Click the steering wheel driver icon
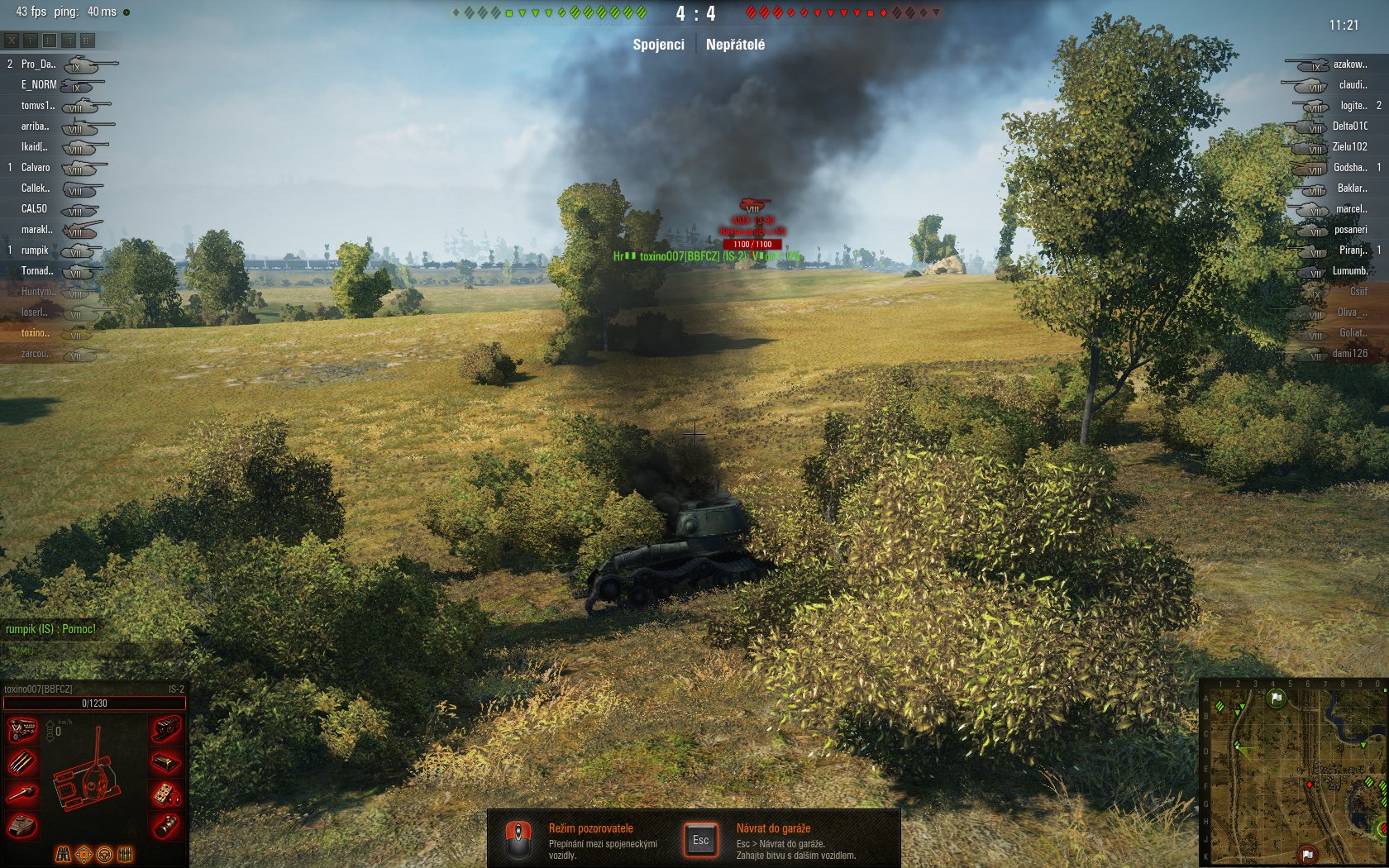The width and height of the screenshot is (1389, 868). [105, 854]
